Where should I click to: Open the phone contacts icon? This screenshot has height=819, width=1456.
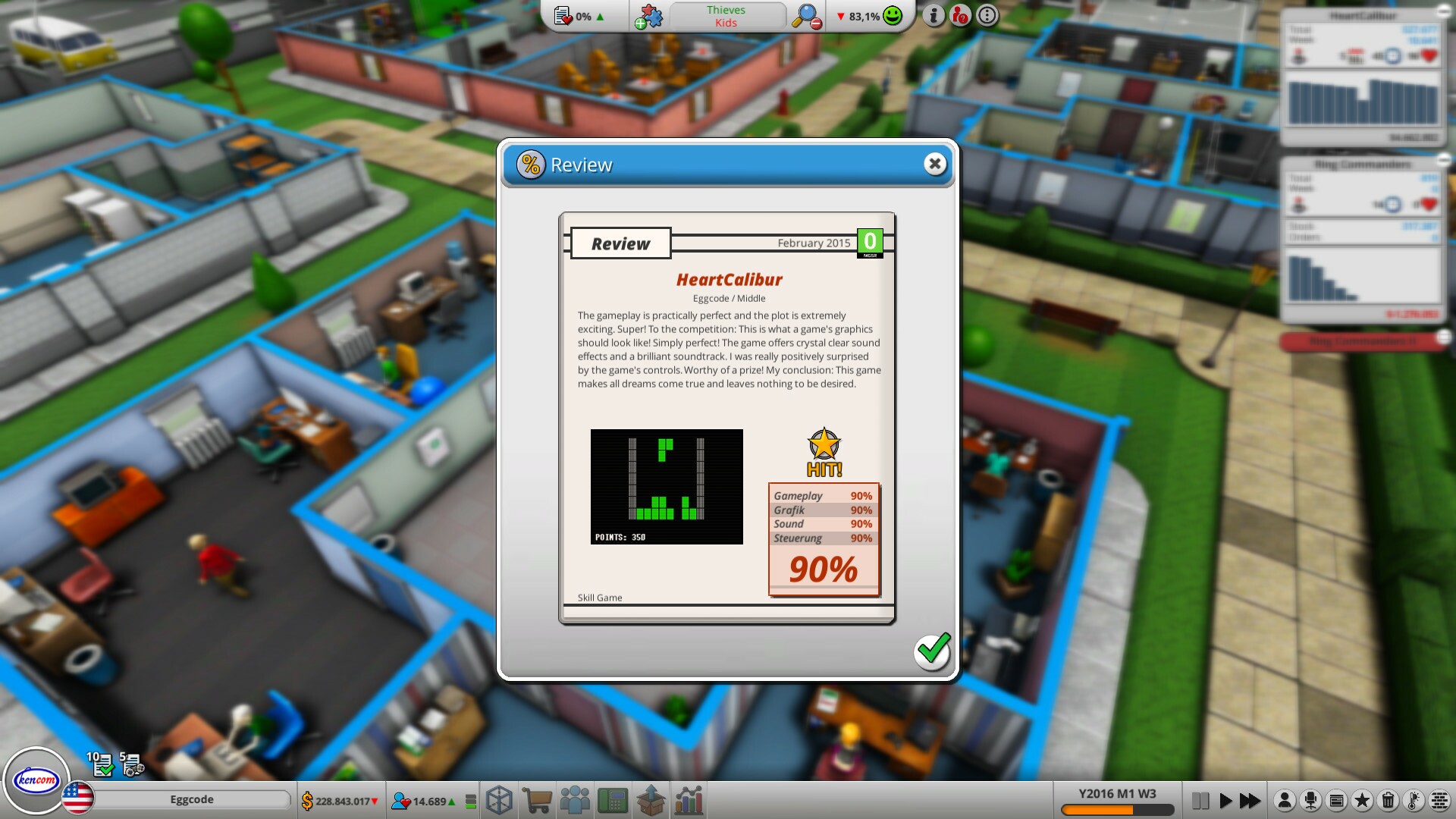click(x=613, y=800)
